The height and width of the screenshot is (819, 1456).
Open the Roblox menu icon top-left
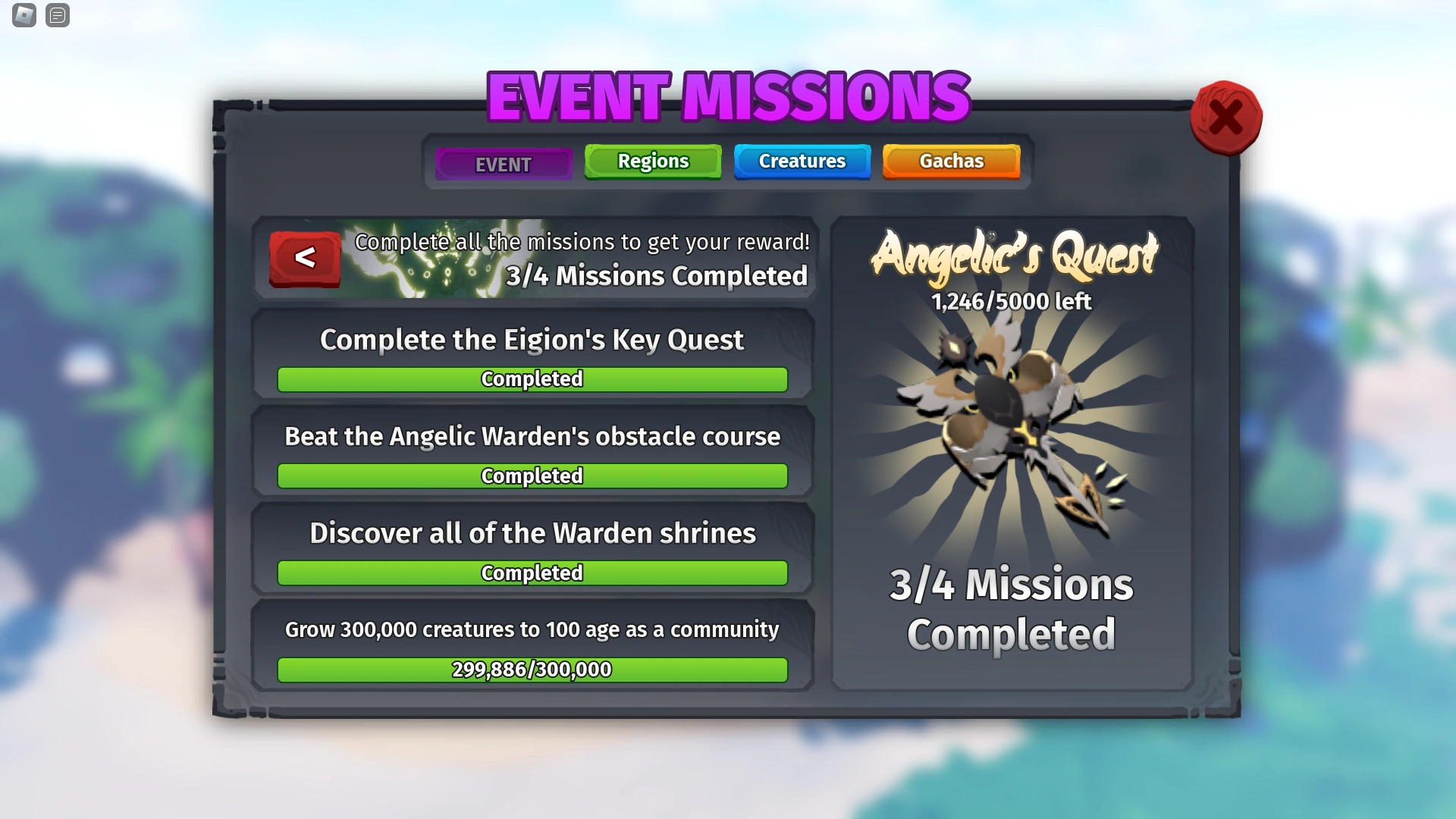[x=24, y=15]
